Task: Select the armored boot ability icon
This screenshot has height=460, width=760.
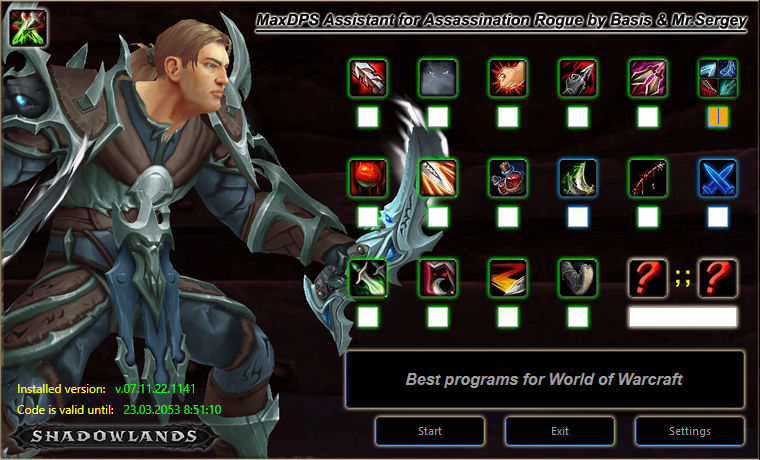Action: pos(578,278)
